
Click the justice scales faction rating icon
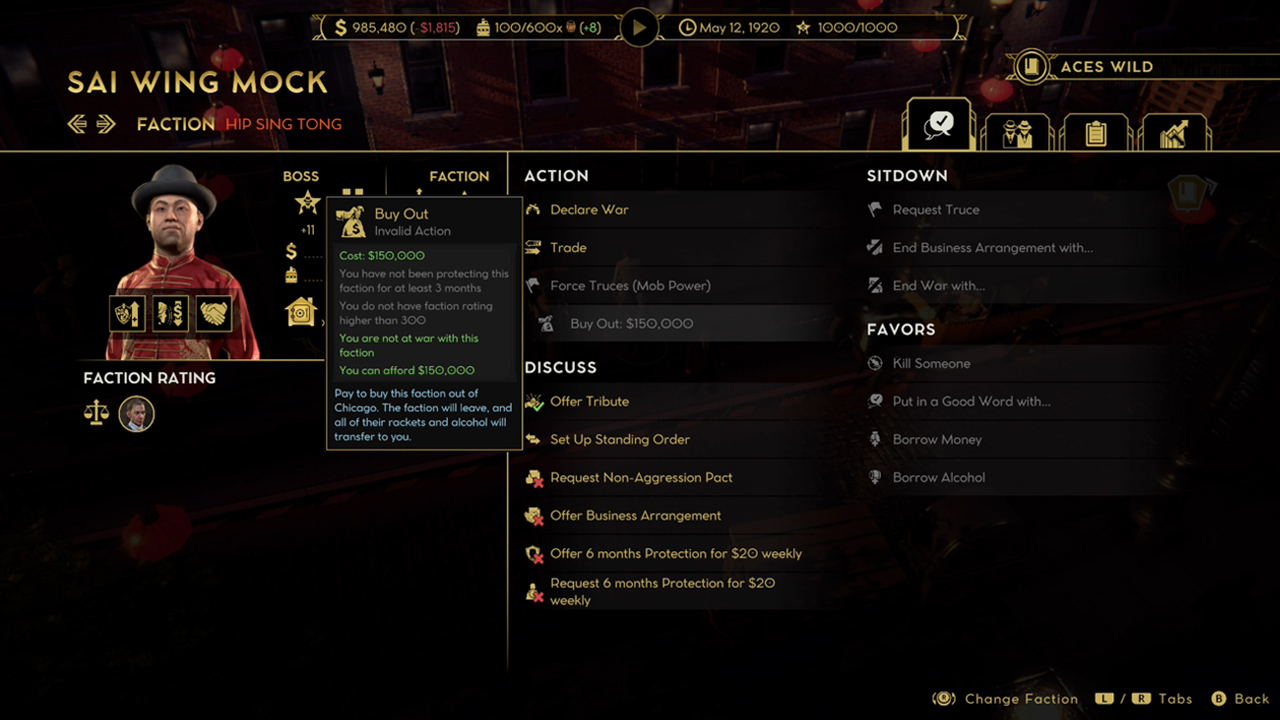[96, 414]
